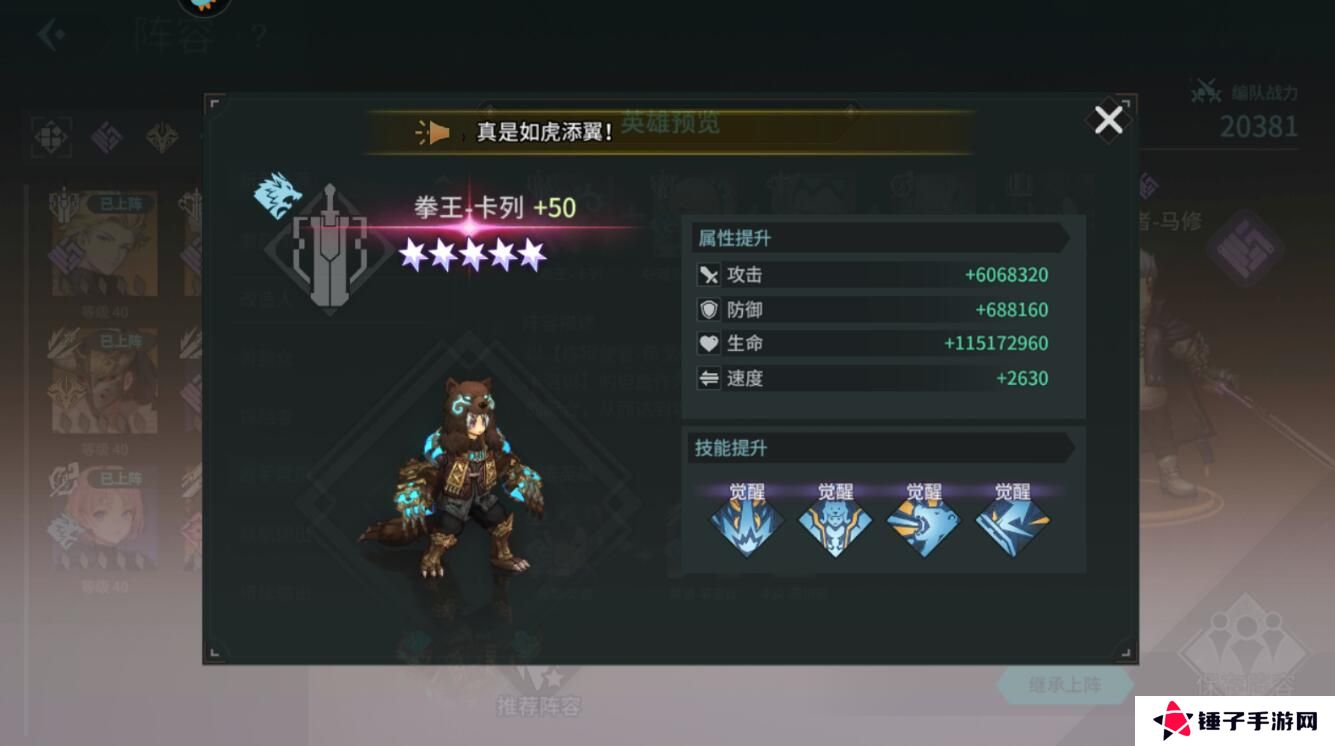The height and width of the screenshot is (746, 1335).
Task: Click the speed icon beside 速度
Action: [x=708, y=378]
